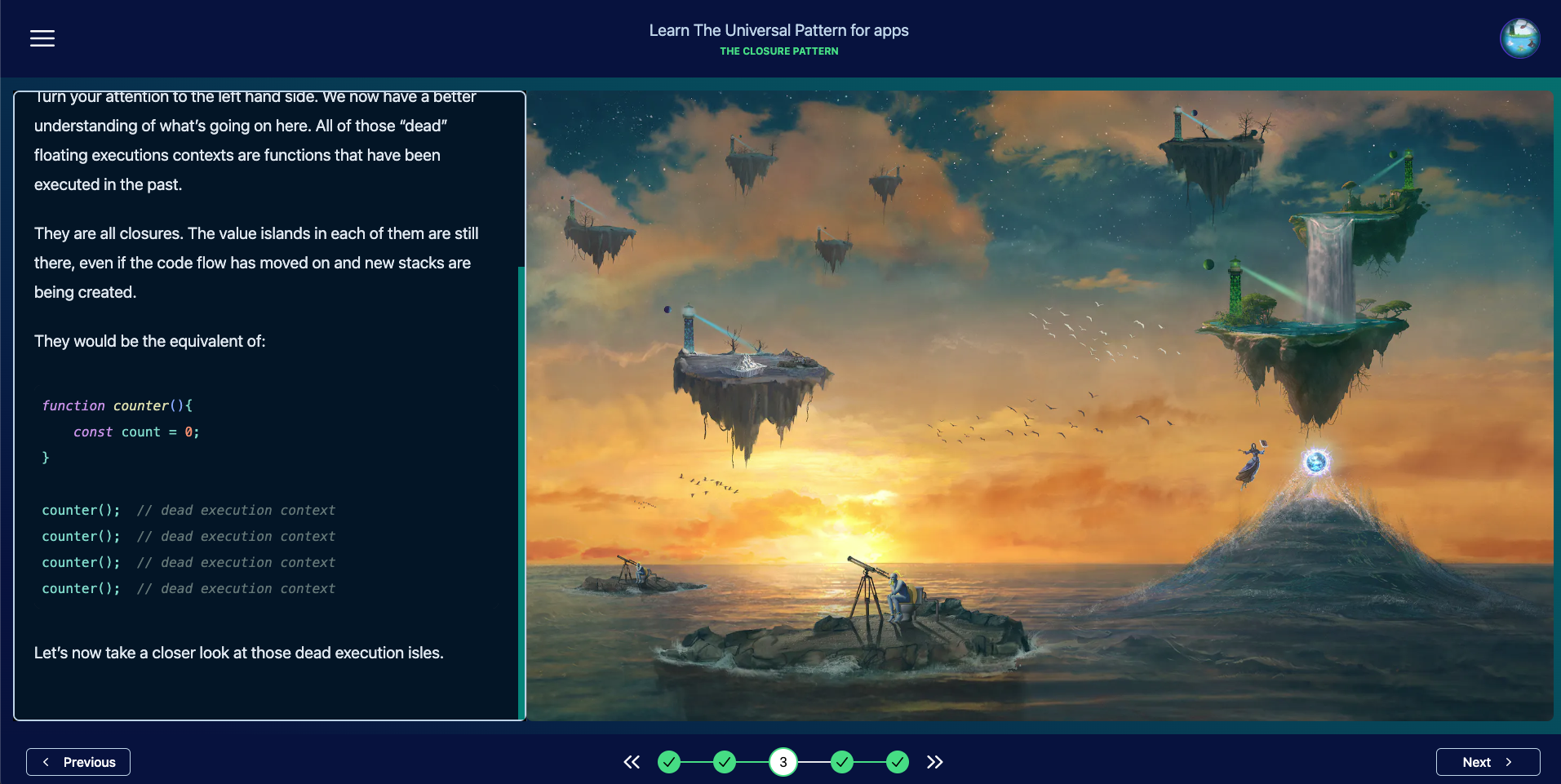Click the right-arrow chevron inside the Next button
This screenshot has width=1561, height=784.
pyautogui.click(x=1508, y=762)
